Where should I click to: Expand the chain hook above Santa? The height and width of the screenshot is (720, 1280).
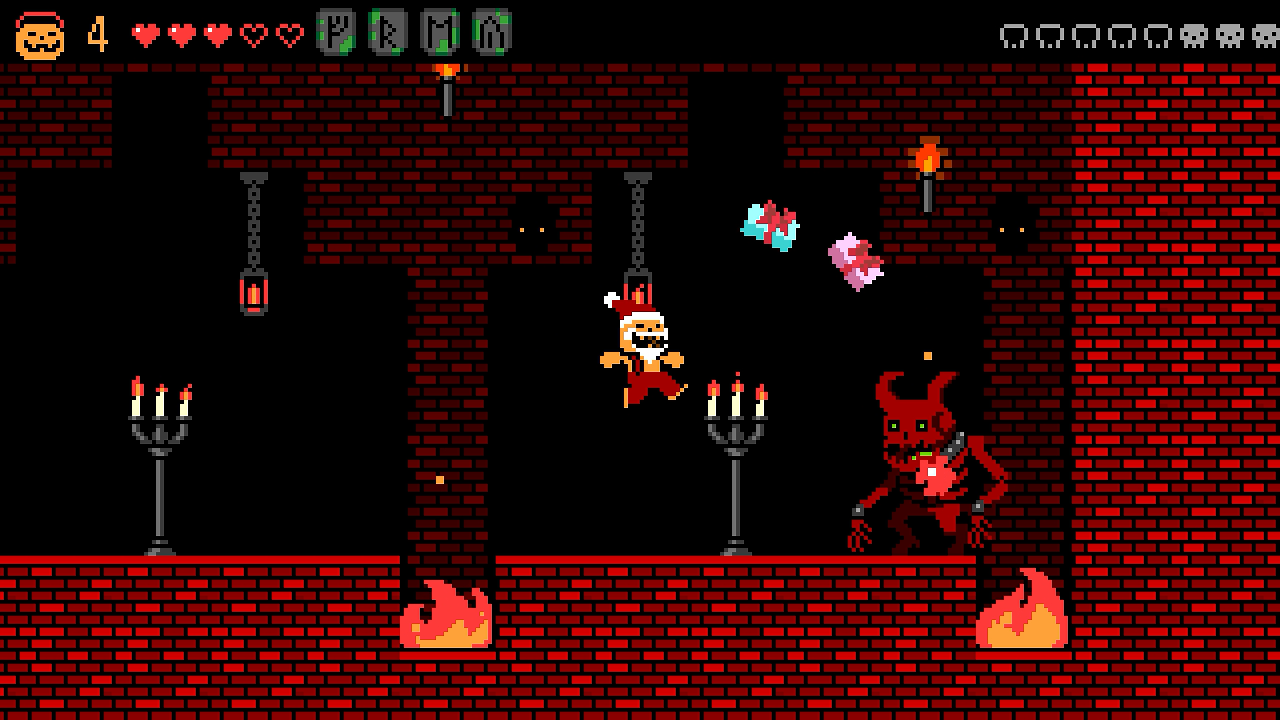click(x=636, y=220)
